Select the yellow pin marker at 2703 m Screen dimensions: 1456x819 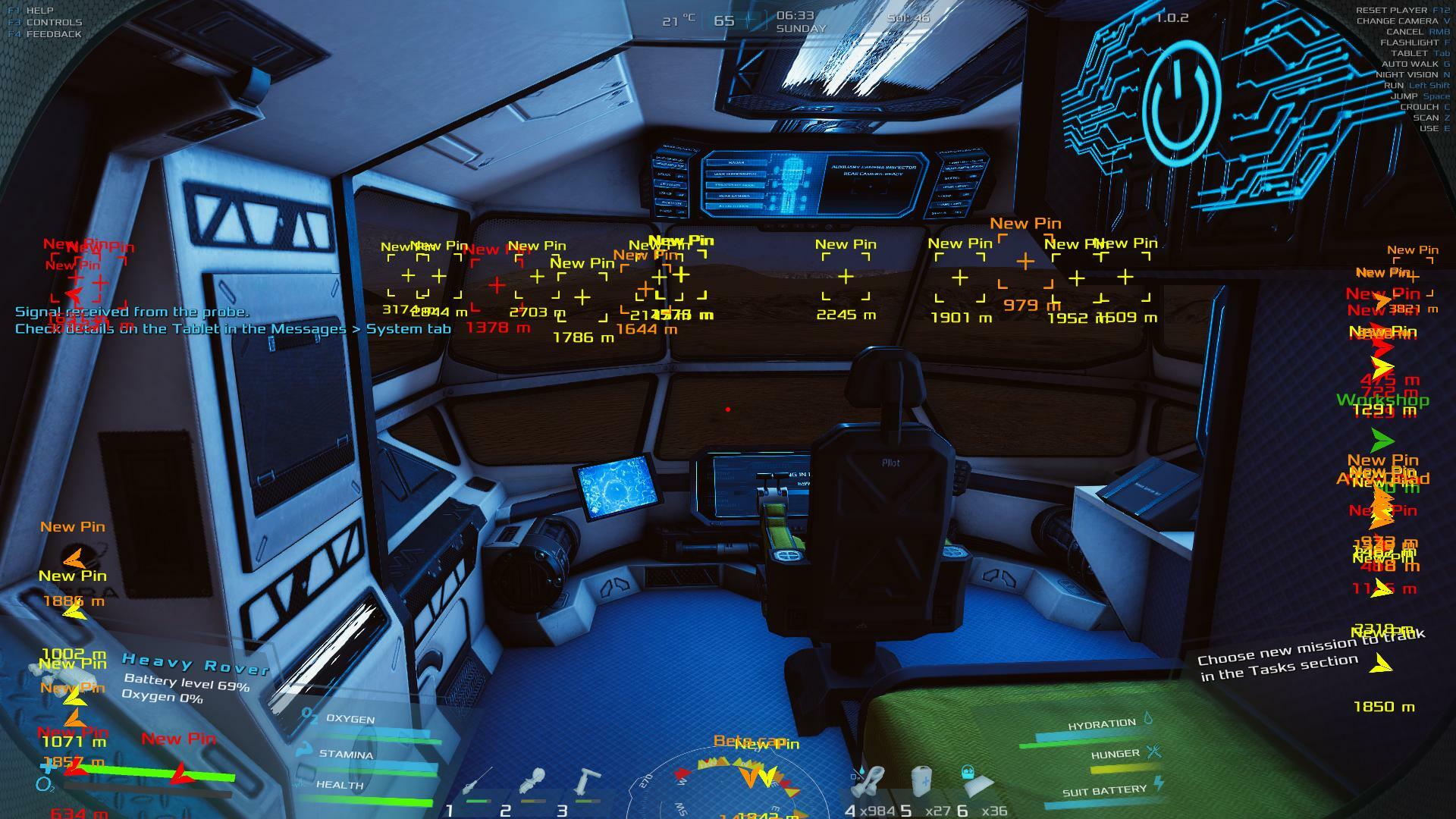[x=537, y=277]
